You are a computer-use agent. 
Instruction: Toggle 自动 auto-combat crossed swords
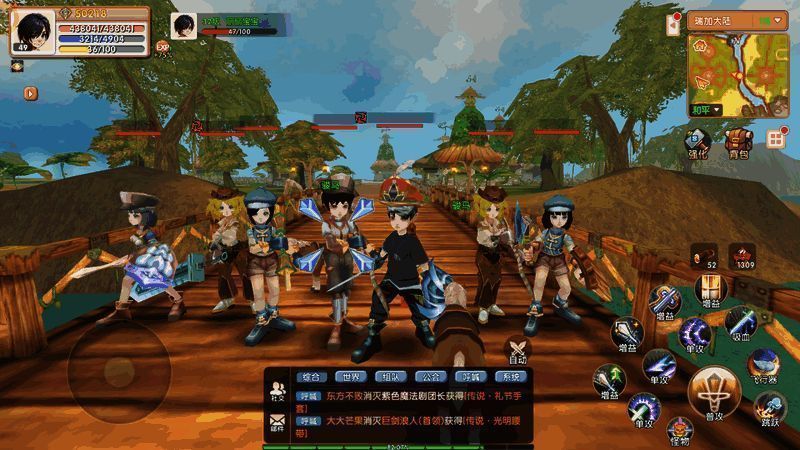point(517,350)
